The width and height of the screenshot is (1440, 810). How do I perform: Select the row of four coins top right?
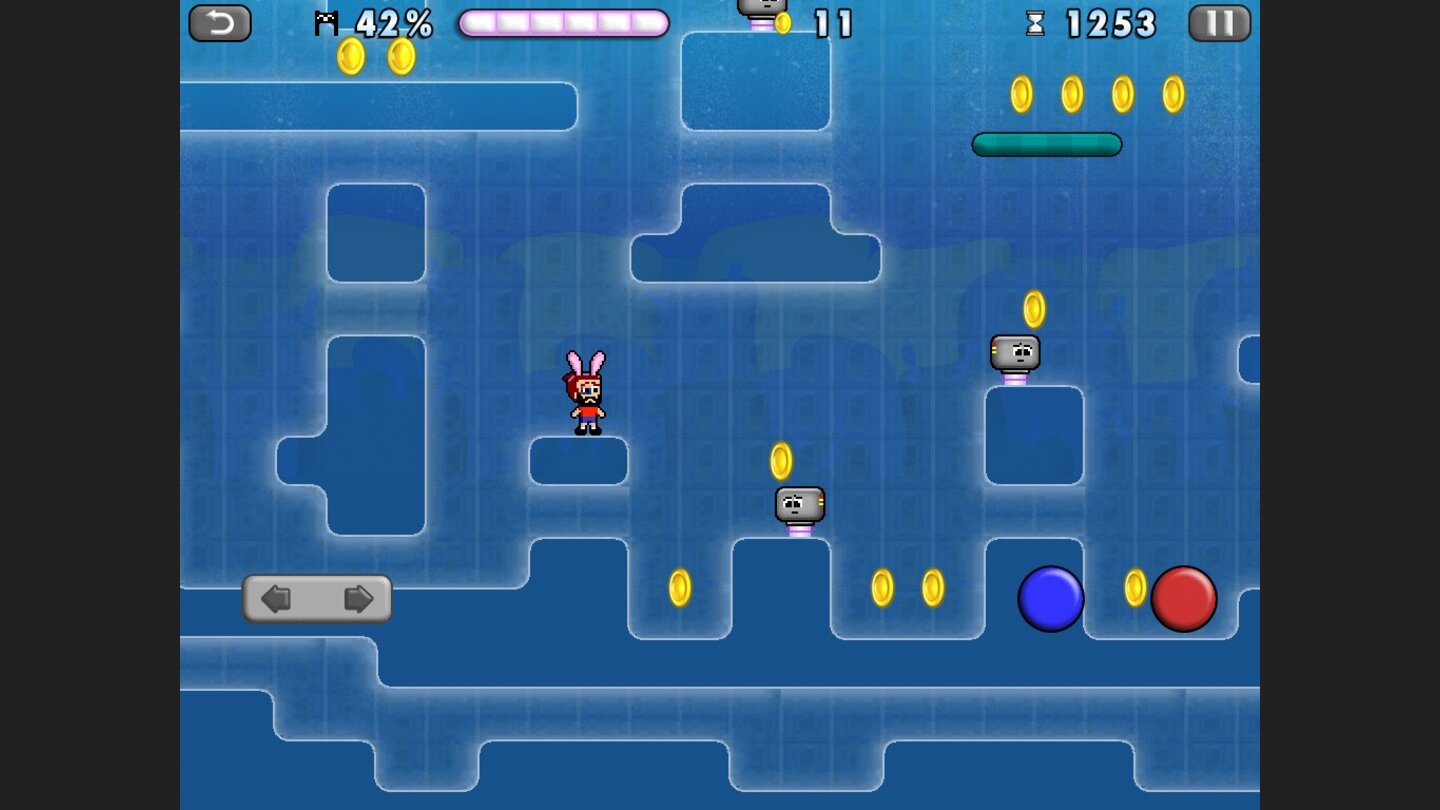click(x=1095, y=93)
